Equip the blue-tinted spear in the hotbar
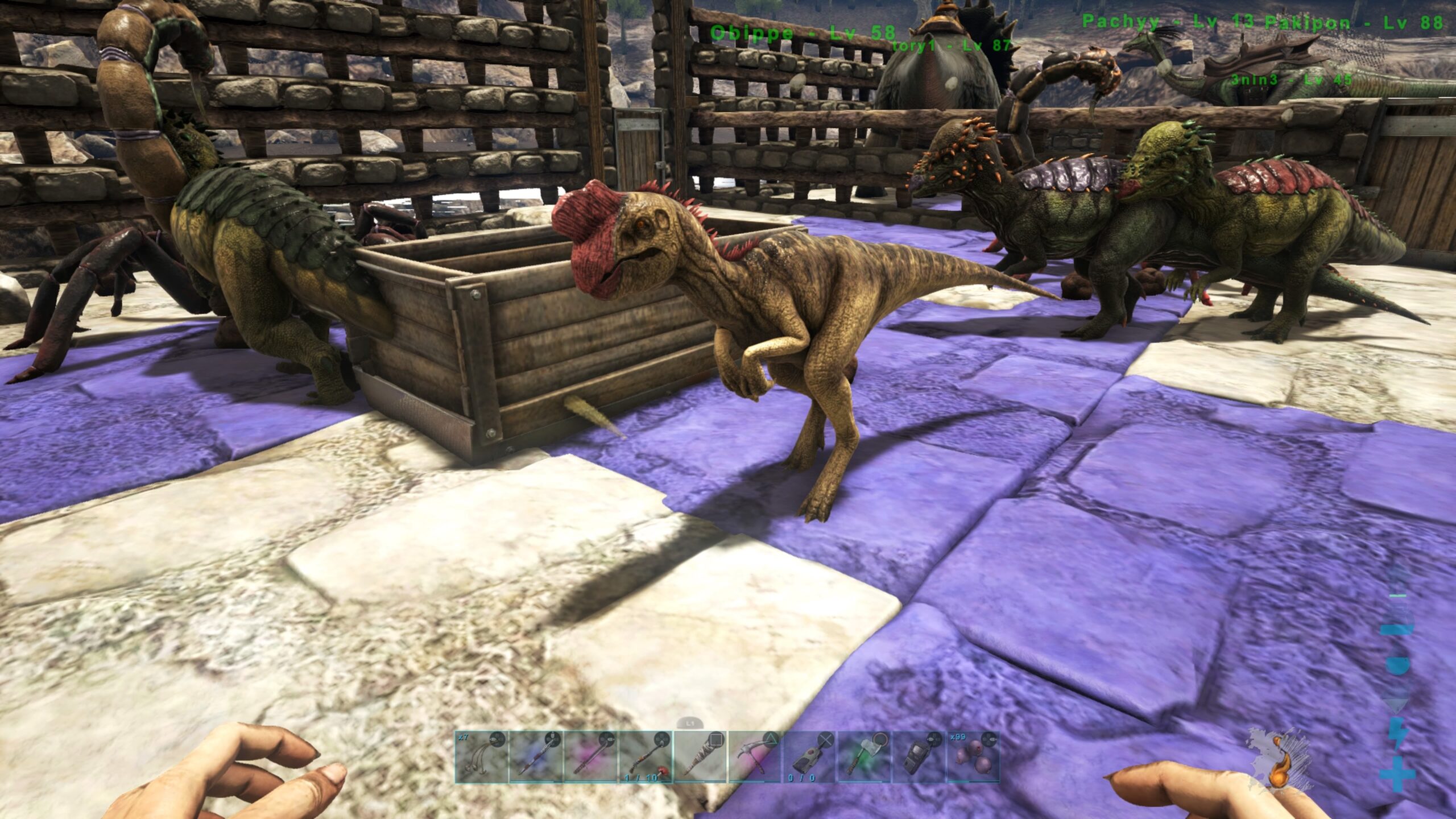This screenshot has height=819, width=1456. [536, 757]
